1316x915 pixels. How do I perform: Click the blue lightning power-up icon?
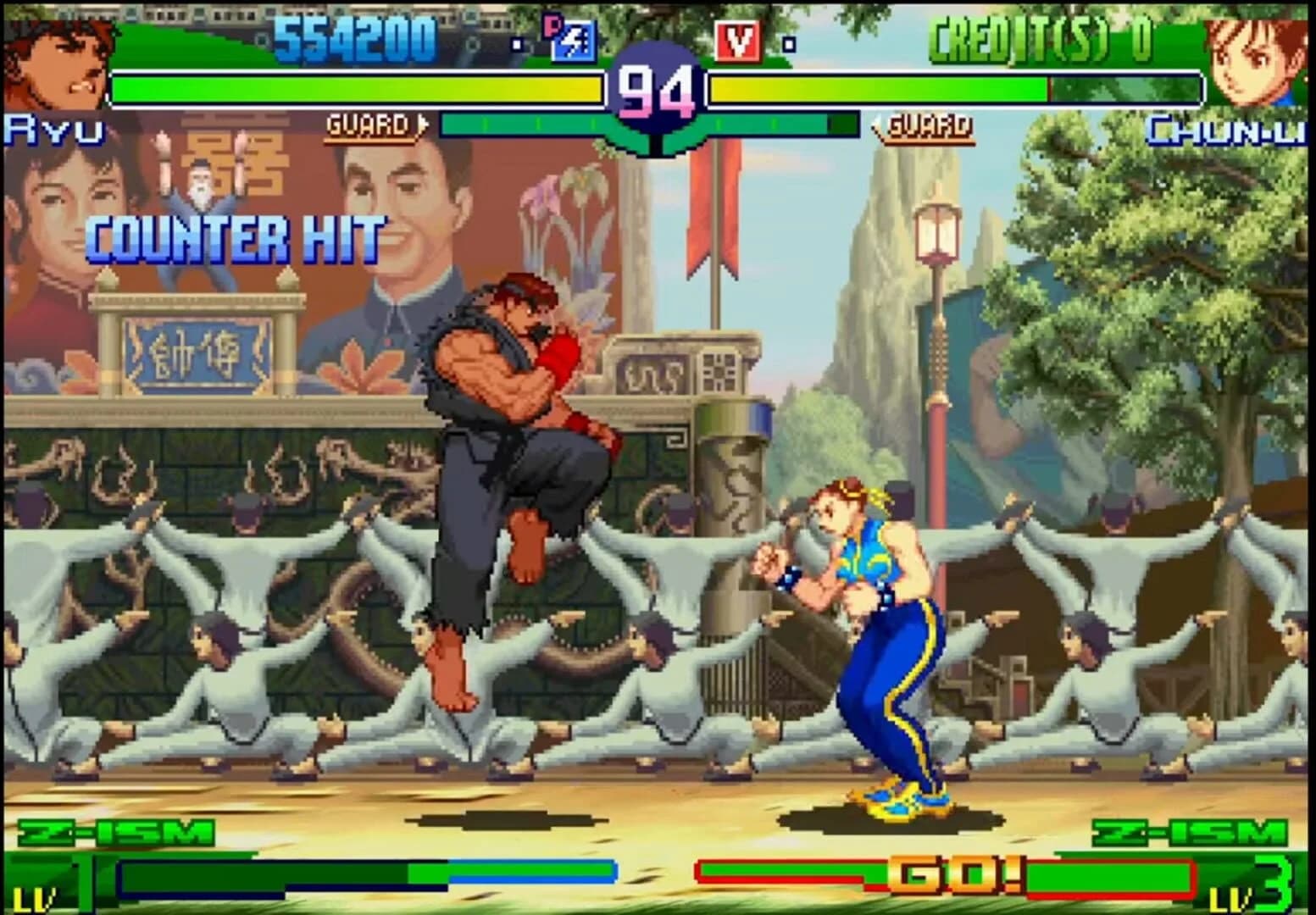(575, 42)
